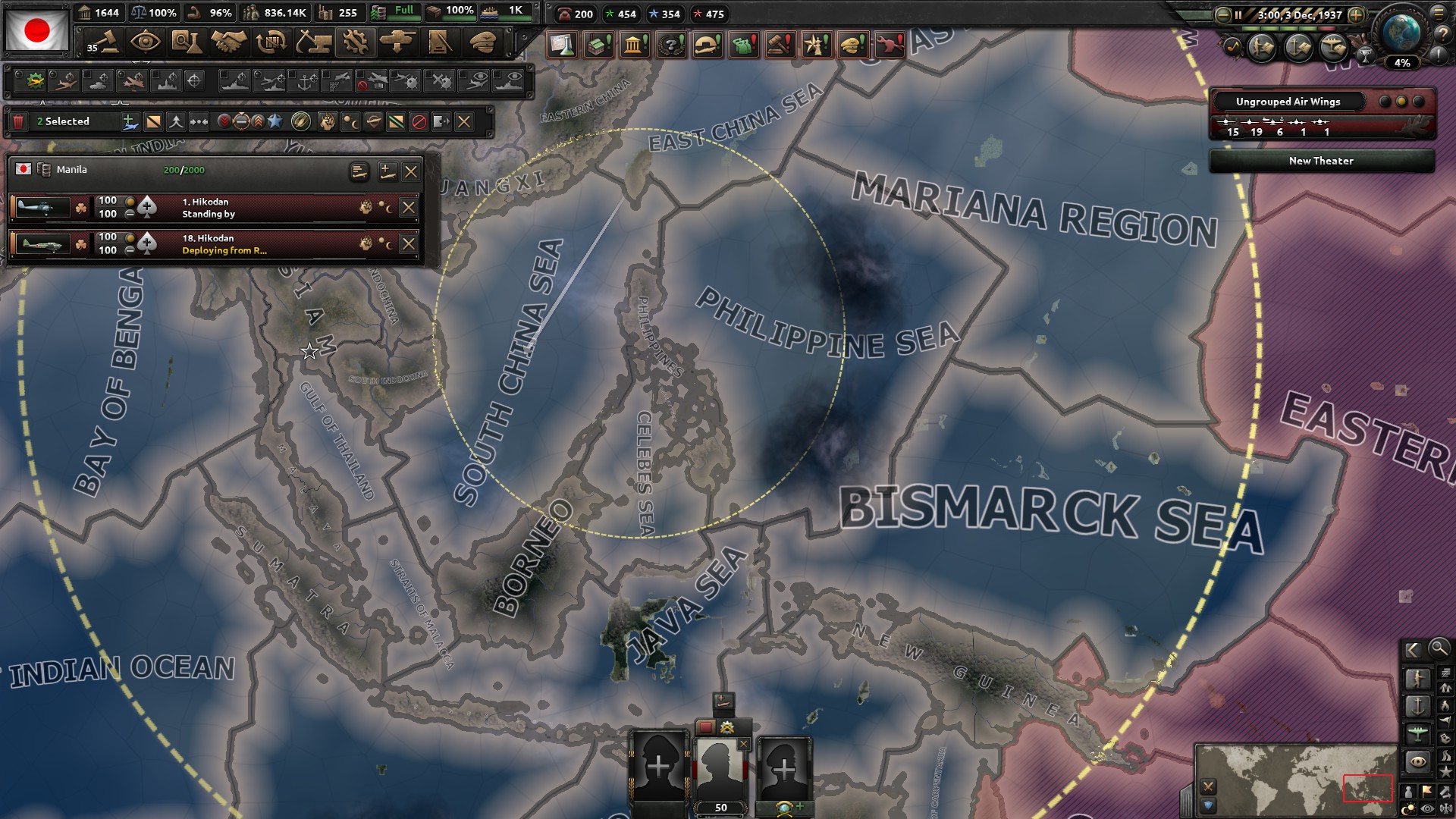
Task: Delete the selected air wings with the trash icon
Action: tap(17, 121)
